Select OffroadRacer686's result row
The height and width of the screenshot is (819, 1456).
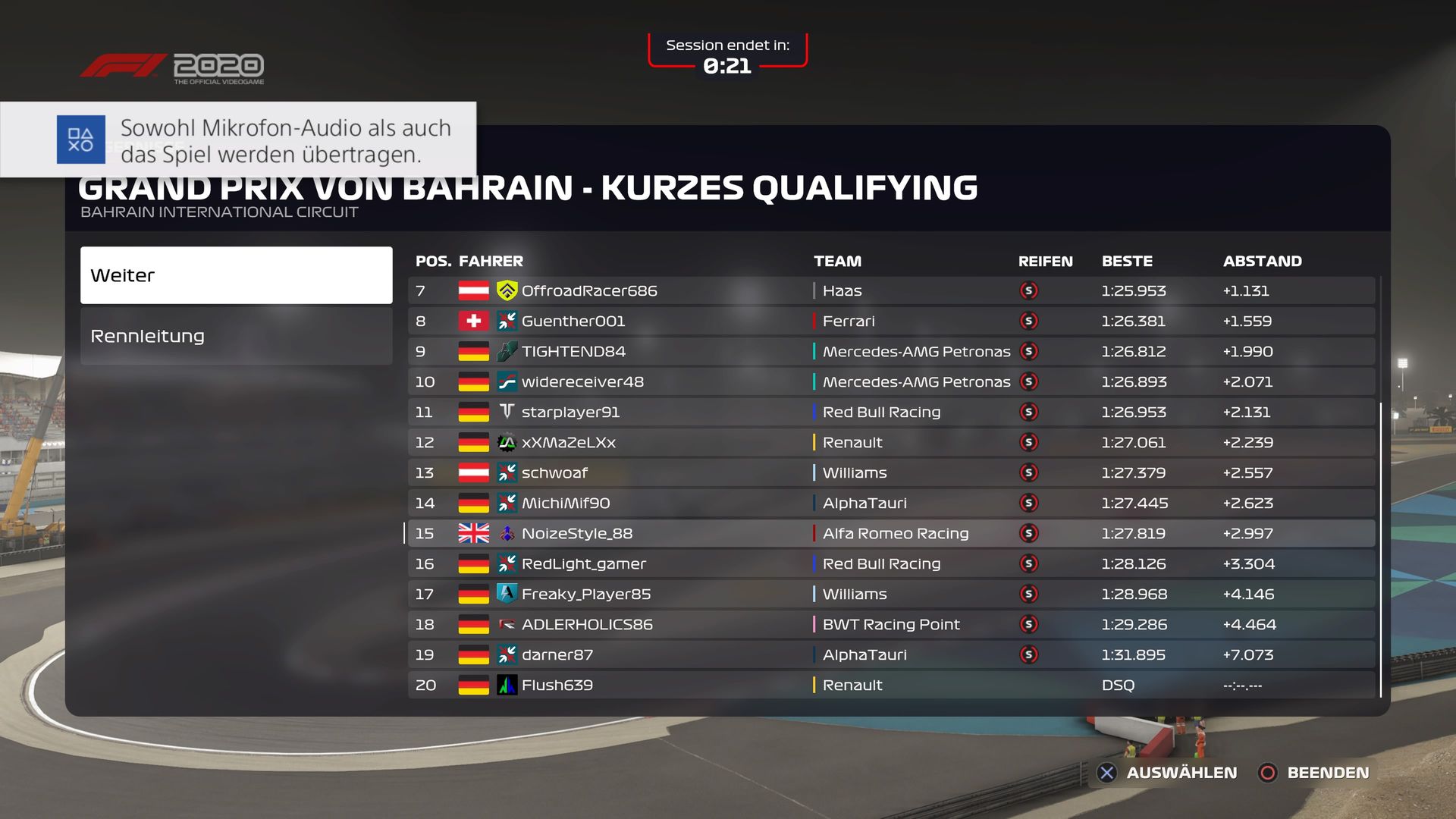click(x=891, y=290)
